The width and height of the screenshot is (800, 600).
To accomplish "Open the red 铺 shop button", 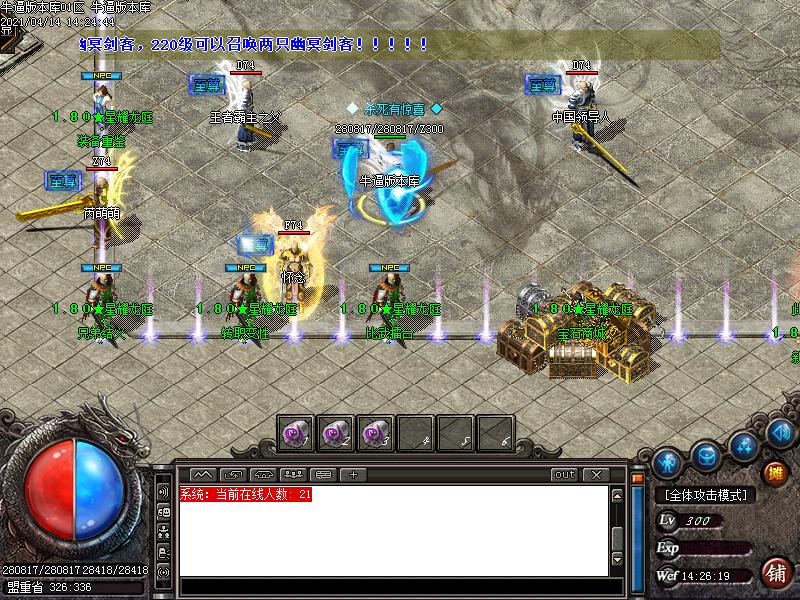I will (x=775, y=573).
